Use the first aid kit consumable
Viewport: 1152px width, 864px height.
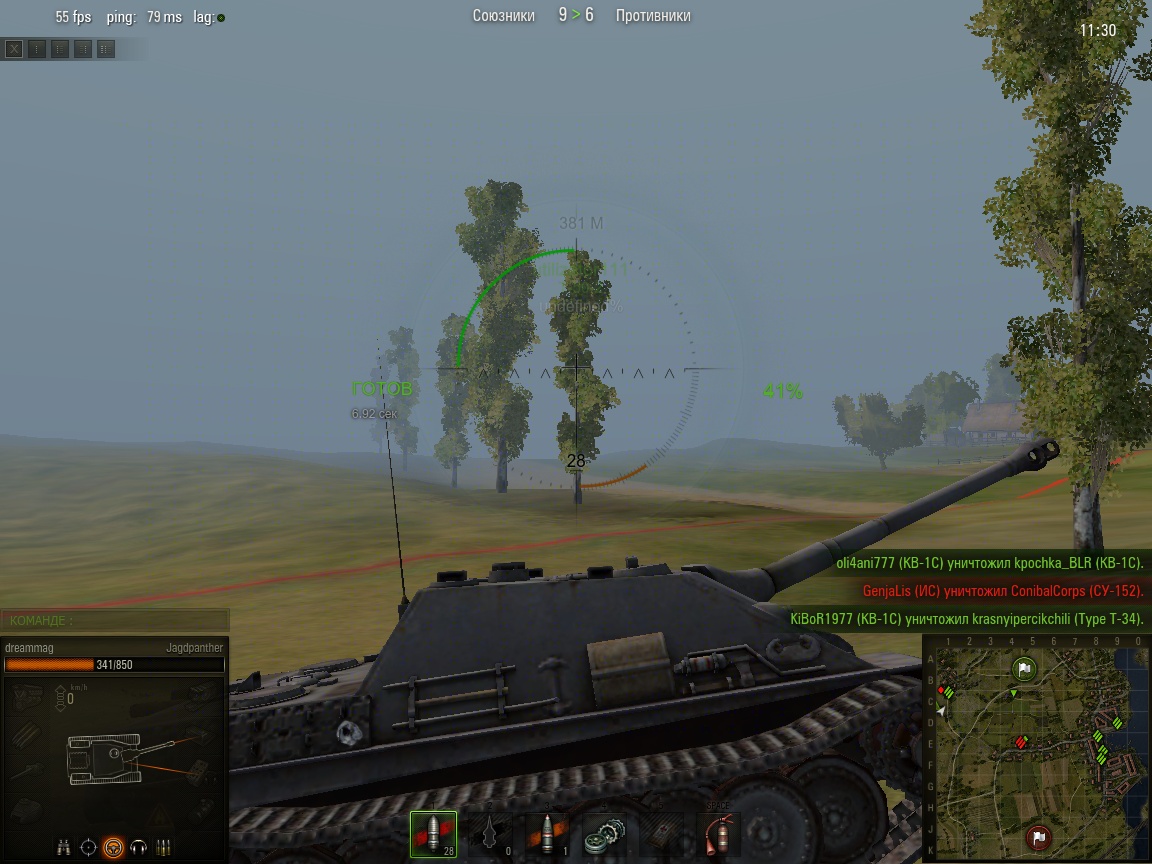pos(661,835)
